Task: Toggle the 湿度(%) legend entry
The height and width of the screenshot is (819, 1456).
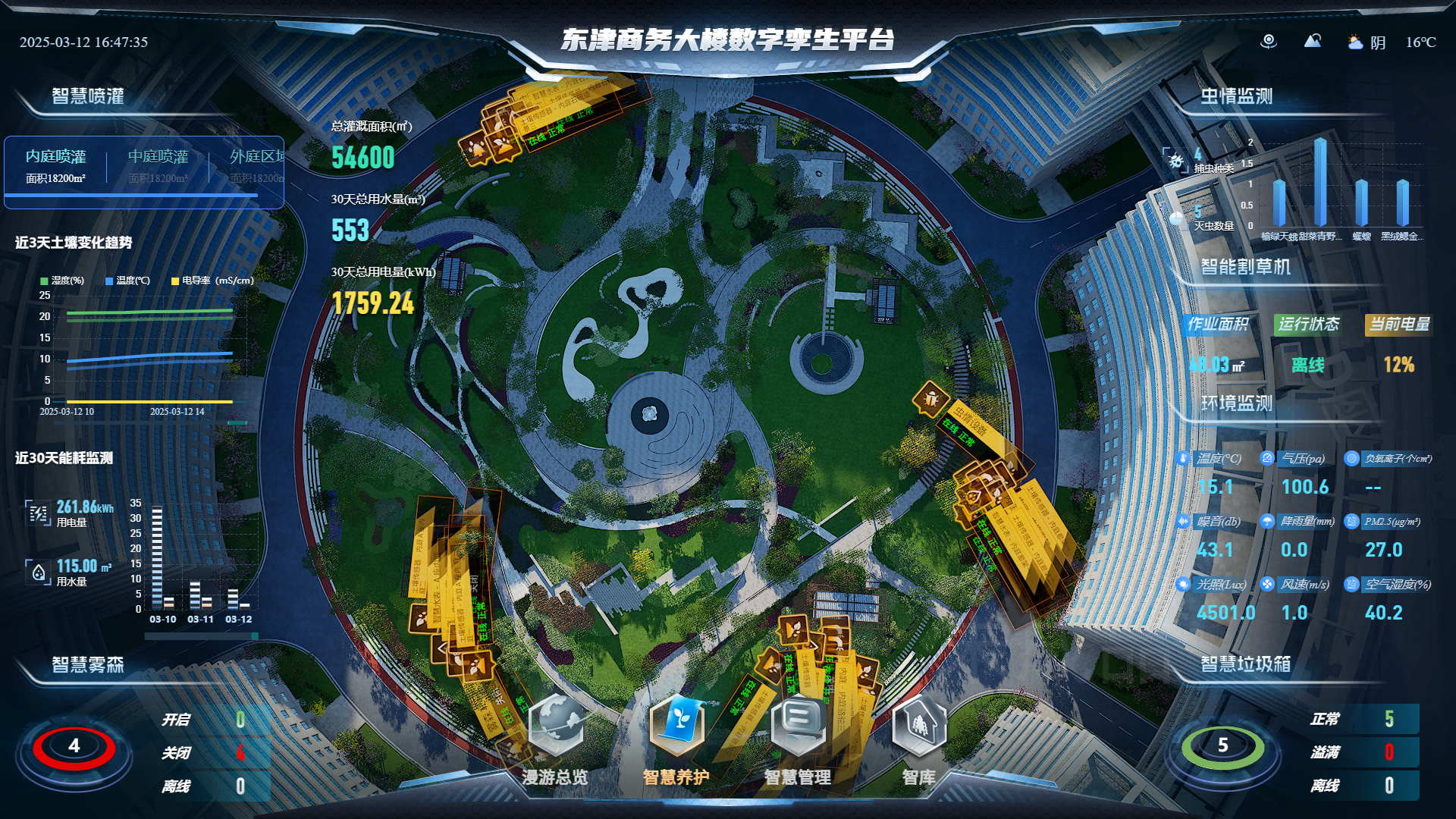Action: click(x=62, y=281)
